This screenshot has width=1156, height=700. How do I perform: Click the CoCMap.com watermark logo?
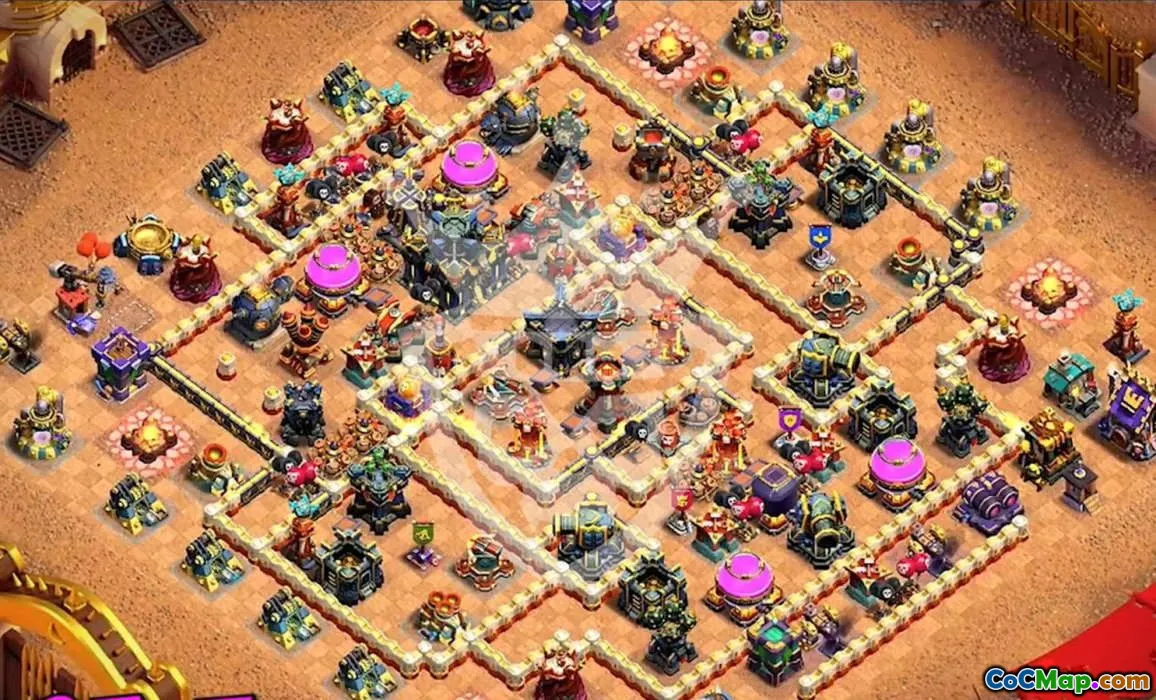point(1066,680)
